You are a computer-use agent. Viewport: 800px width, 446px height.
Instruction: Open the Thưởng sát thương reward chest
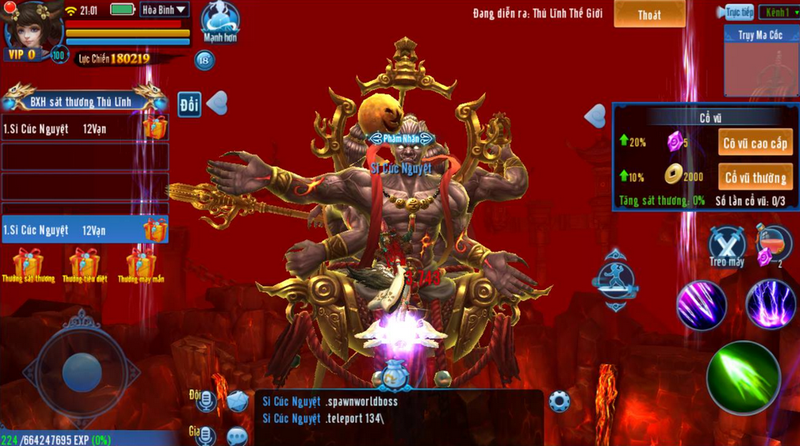pyautogui.click(x=30, y=265)
